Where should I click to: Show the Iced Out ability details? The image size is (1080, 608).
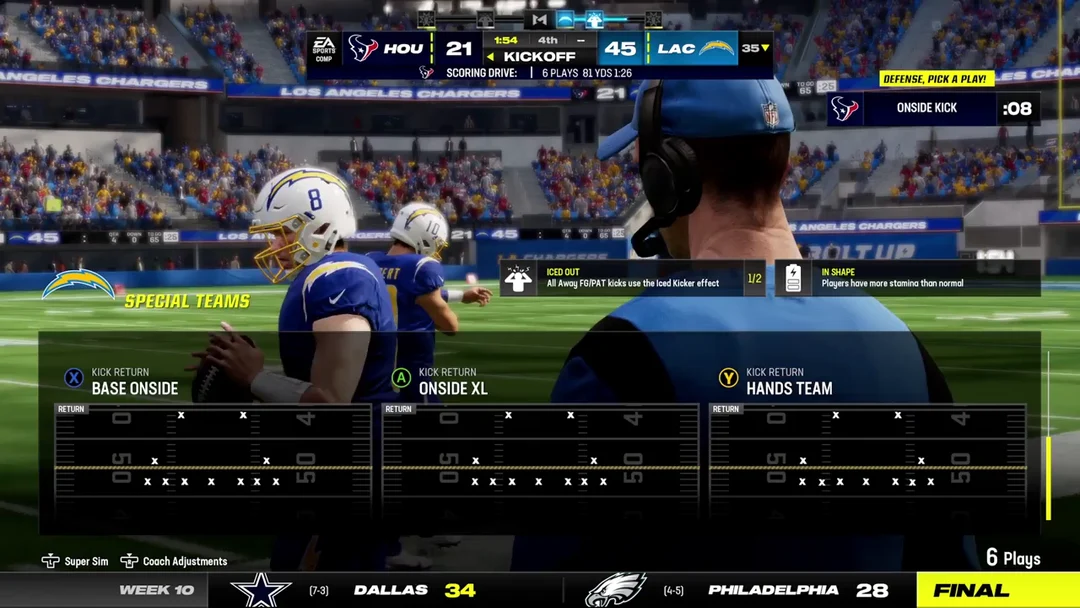coord(632,278)
